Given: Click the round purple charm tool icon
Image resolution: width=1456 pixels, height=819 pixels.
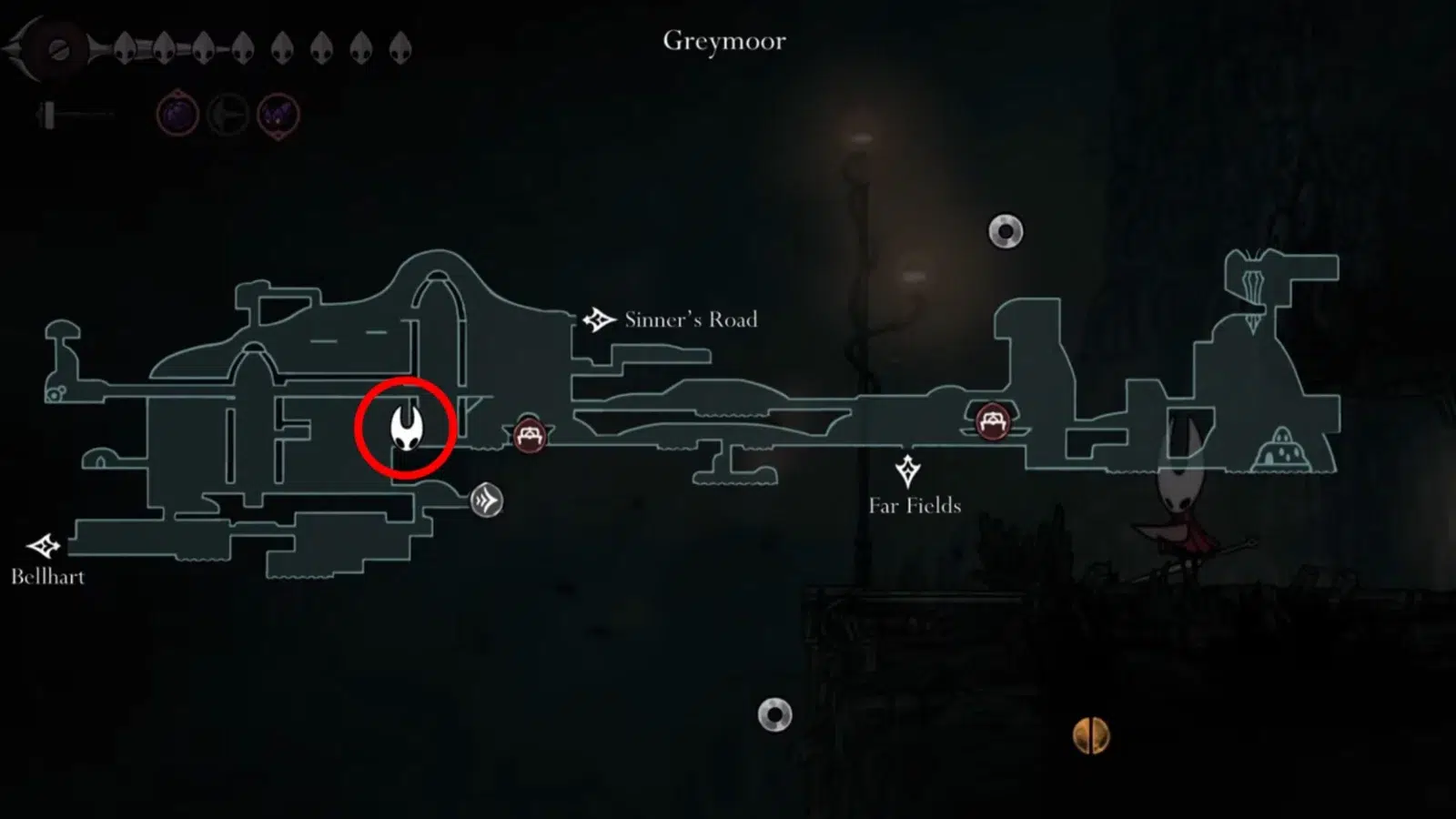Looking at the screenshot, I should tap(178, 116).
